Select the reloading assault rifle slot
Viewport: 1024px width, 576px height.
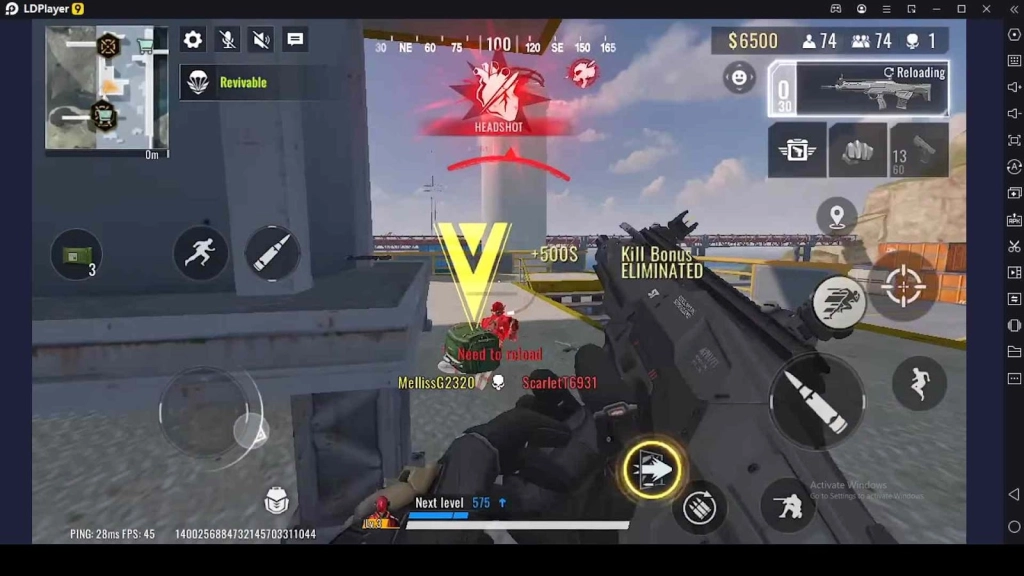tap(858, 88)
